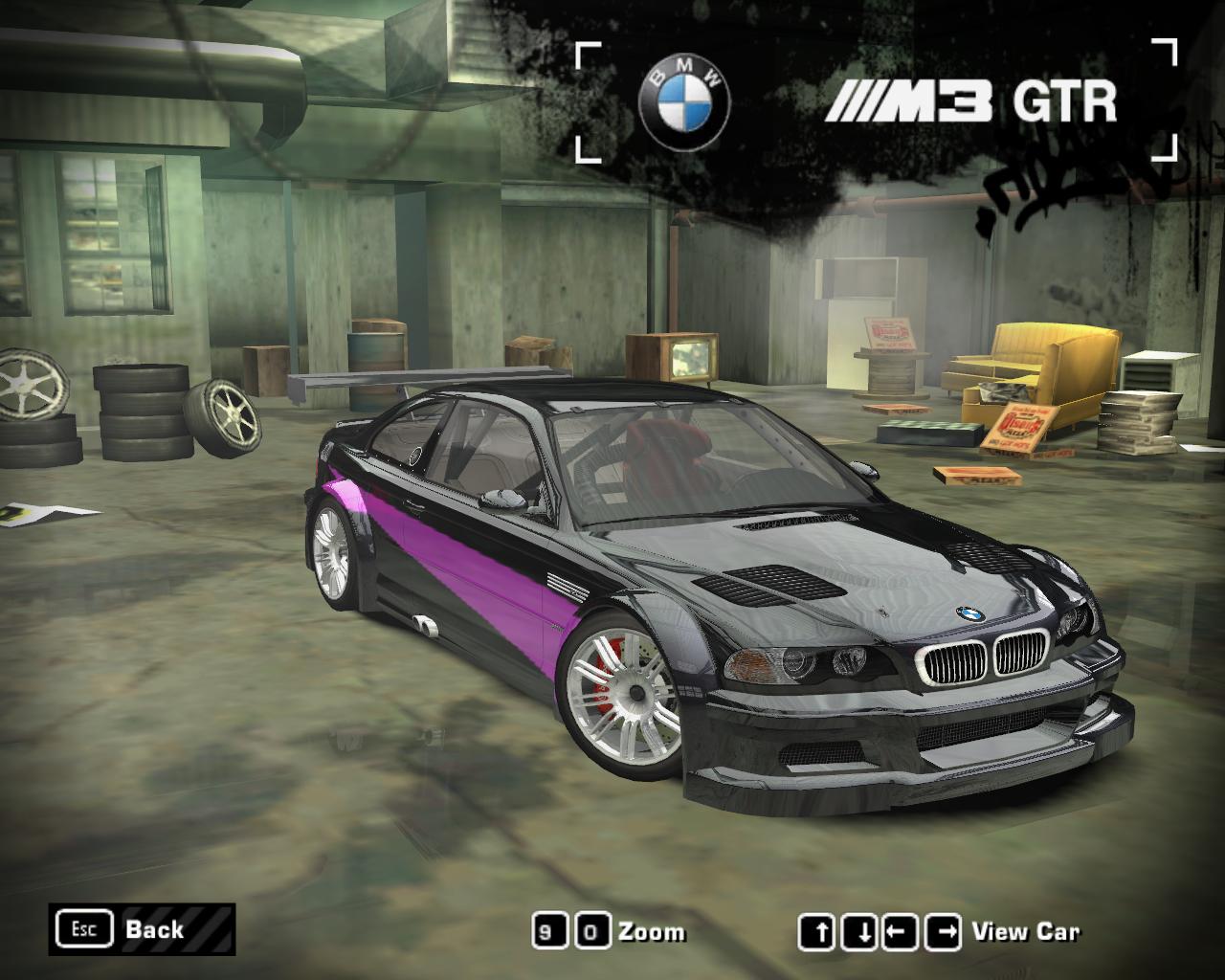Rotate the car with the right arrow button
The height and width of the screenshot is (980, 1225).
tap(945, 931)
